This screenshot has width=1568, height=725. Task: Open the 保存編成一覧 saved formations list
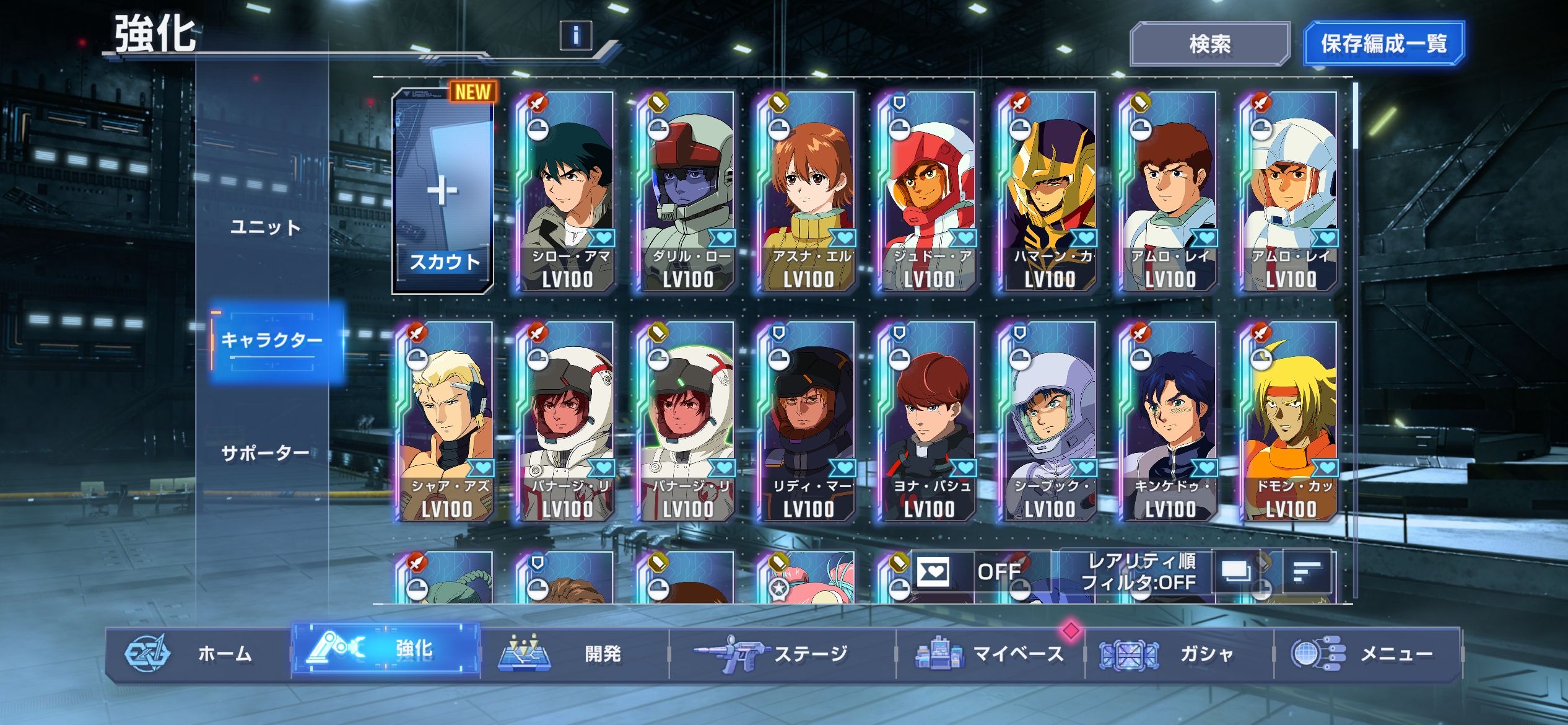[1383, 44]
